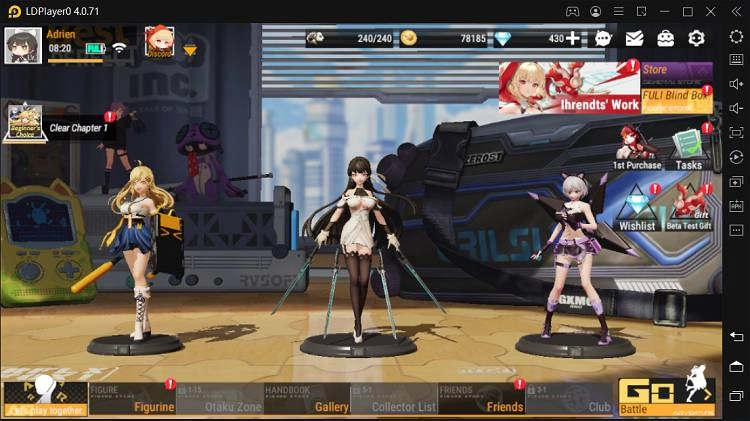View the Ihrendts' Work banner
This screenshot has width=750, height=421.
568,86
